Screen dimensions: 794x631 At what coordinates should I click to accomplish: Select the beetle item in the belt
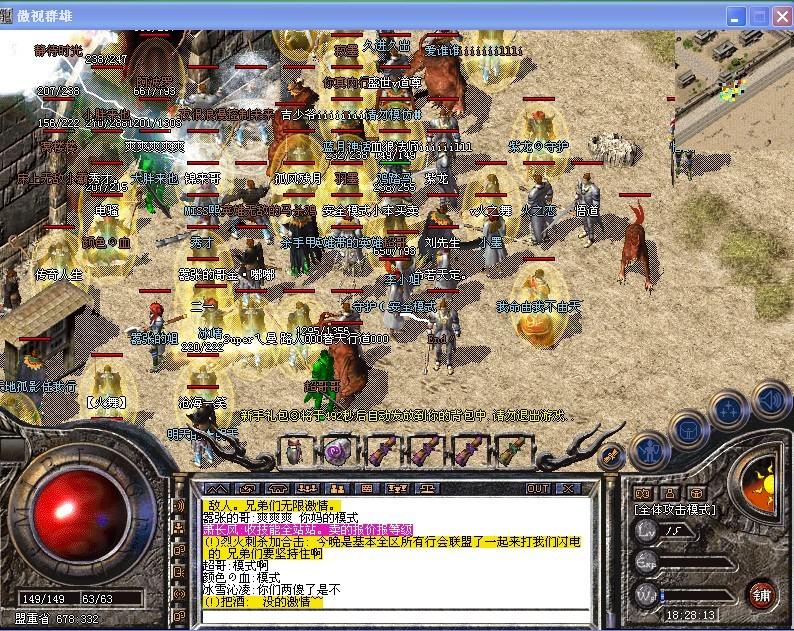click(x=296, y=451)
